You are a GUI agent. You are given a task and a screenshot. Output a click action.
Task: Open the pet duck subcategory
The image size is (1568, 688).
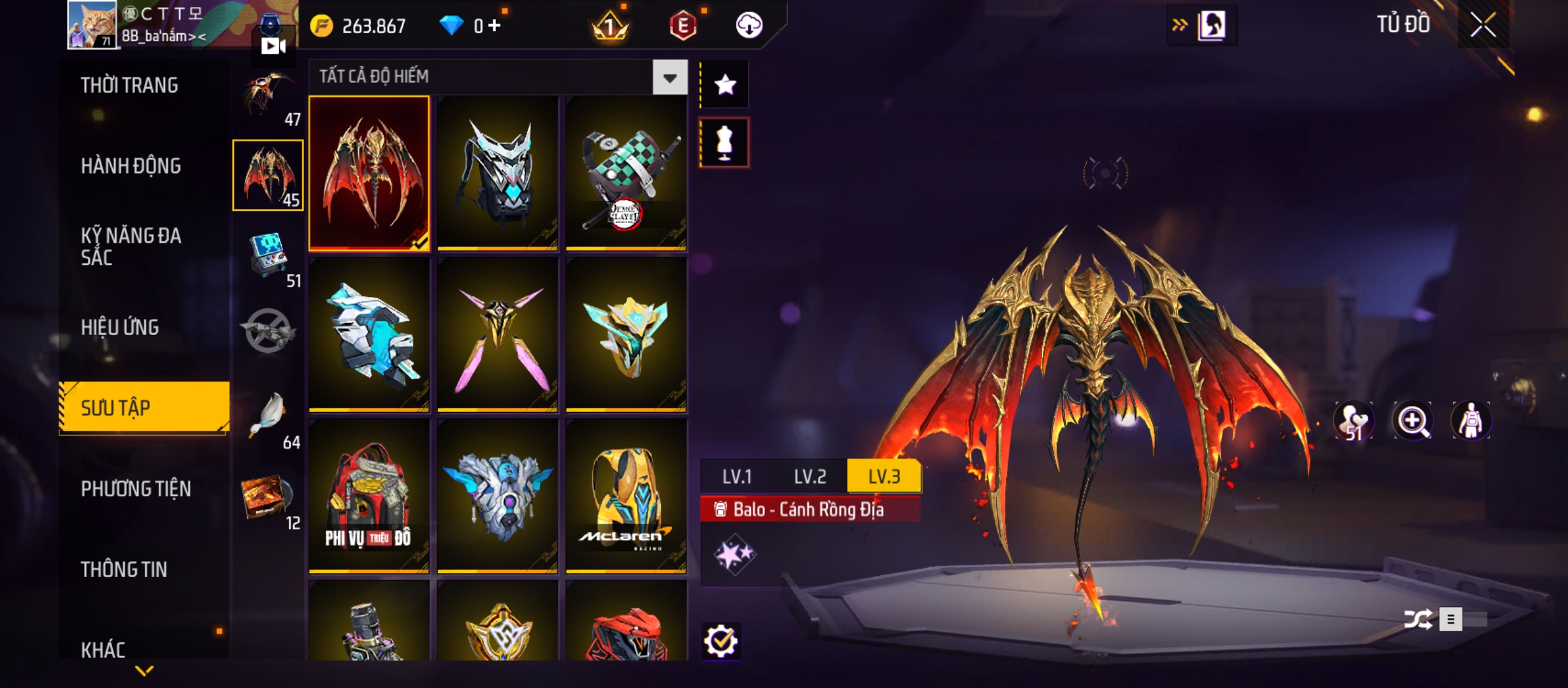[269, 415]
